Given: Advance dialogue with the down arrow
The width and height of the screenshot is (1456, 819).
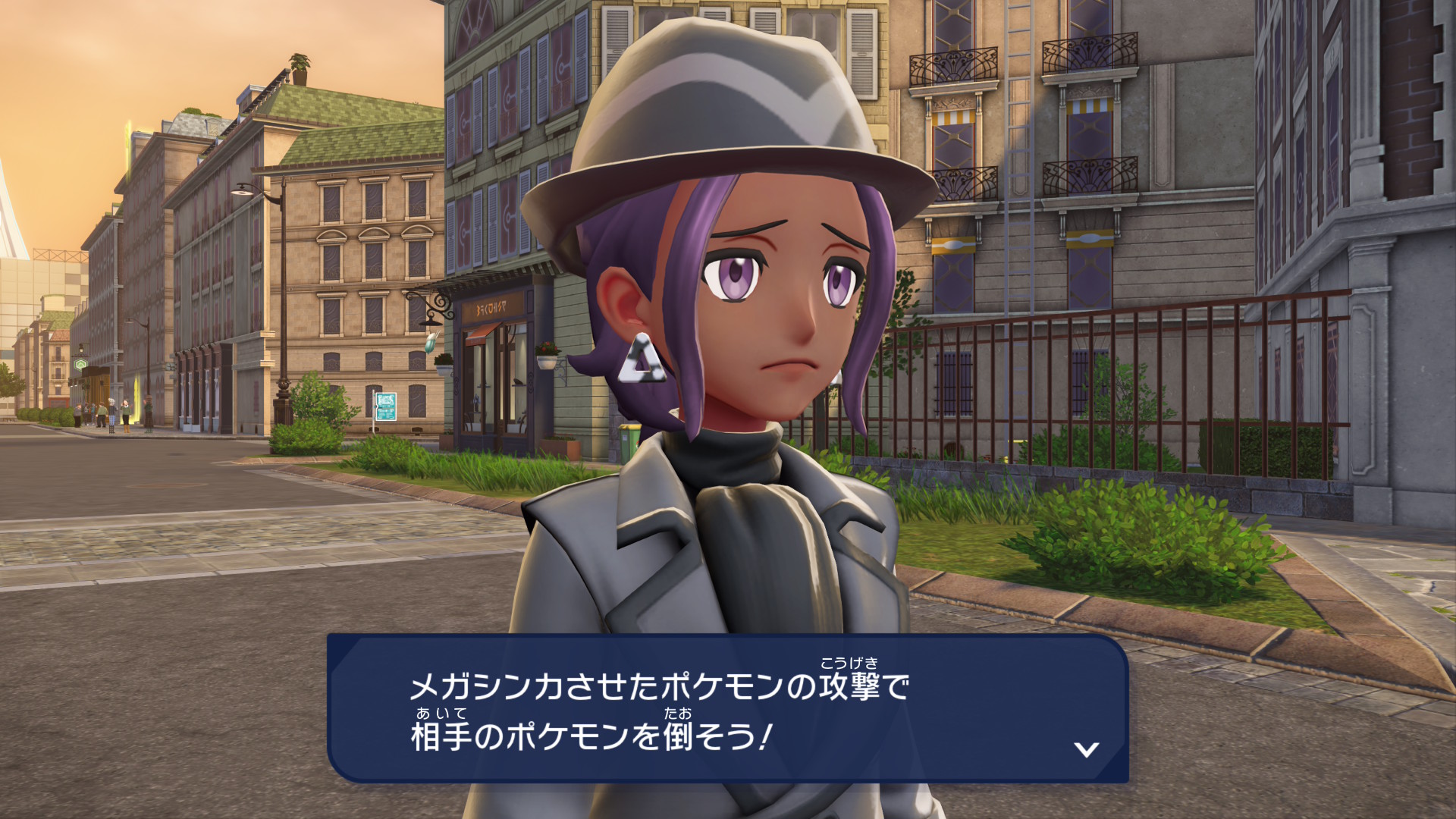Looking at the screenshot, I should pos(1087,749).
